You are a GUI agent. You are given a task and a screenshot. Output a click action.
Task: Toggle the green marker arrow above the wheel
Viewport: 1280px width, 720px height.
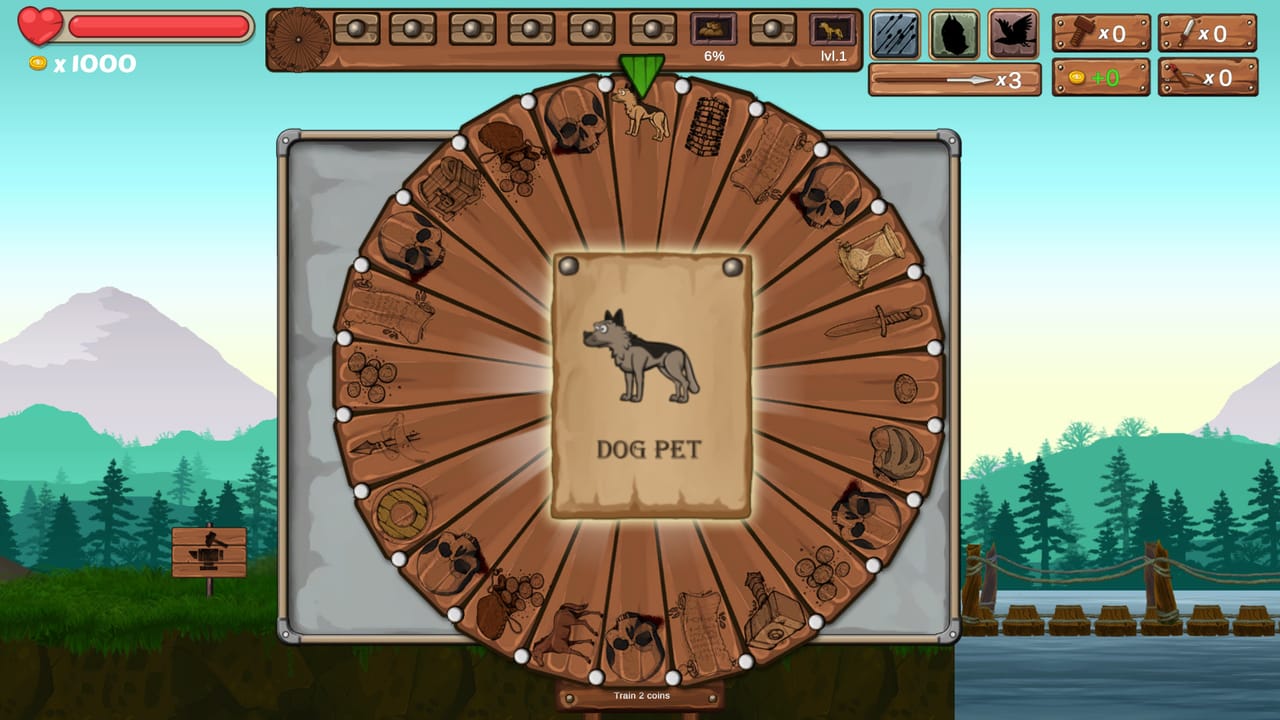(640, 72)
